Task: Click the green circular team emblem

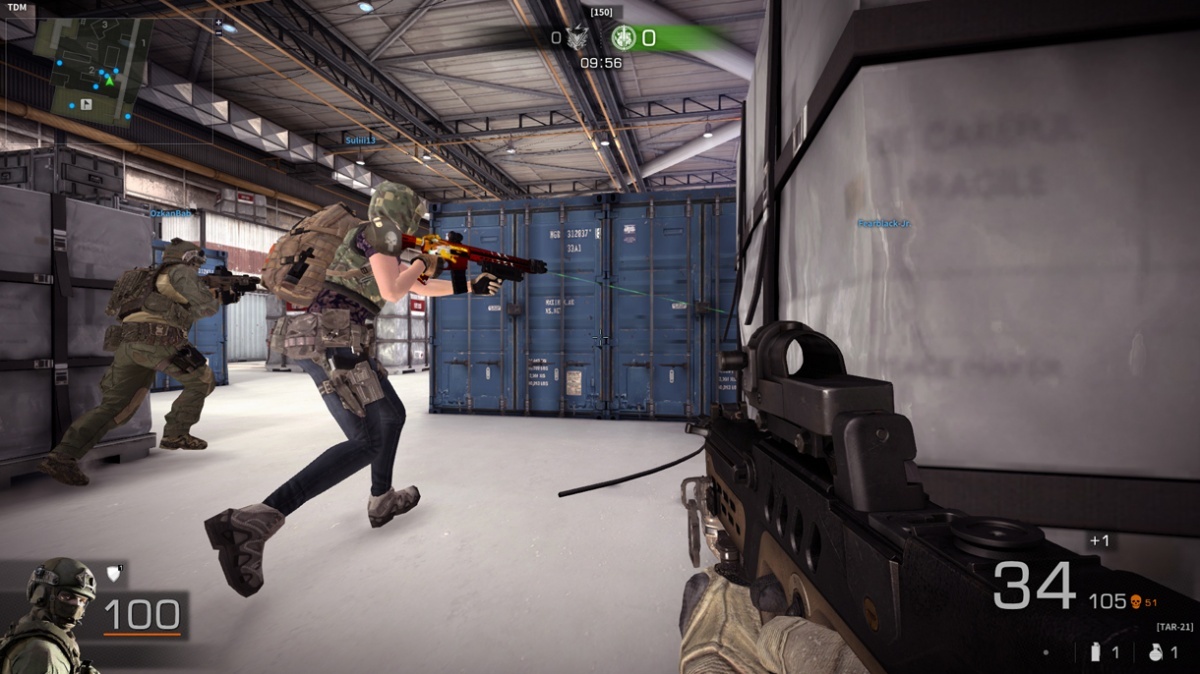Action: (x=624, y=38)
